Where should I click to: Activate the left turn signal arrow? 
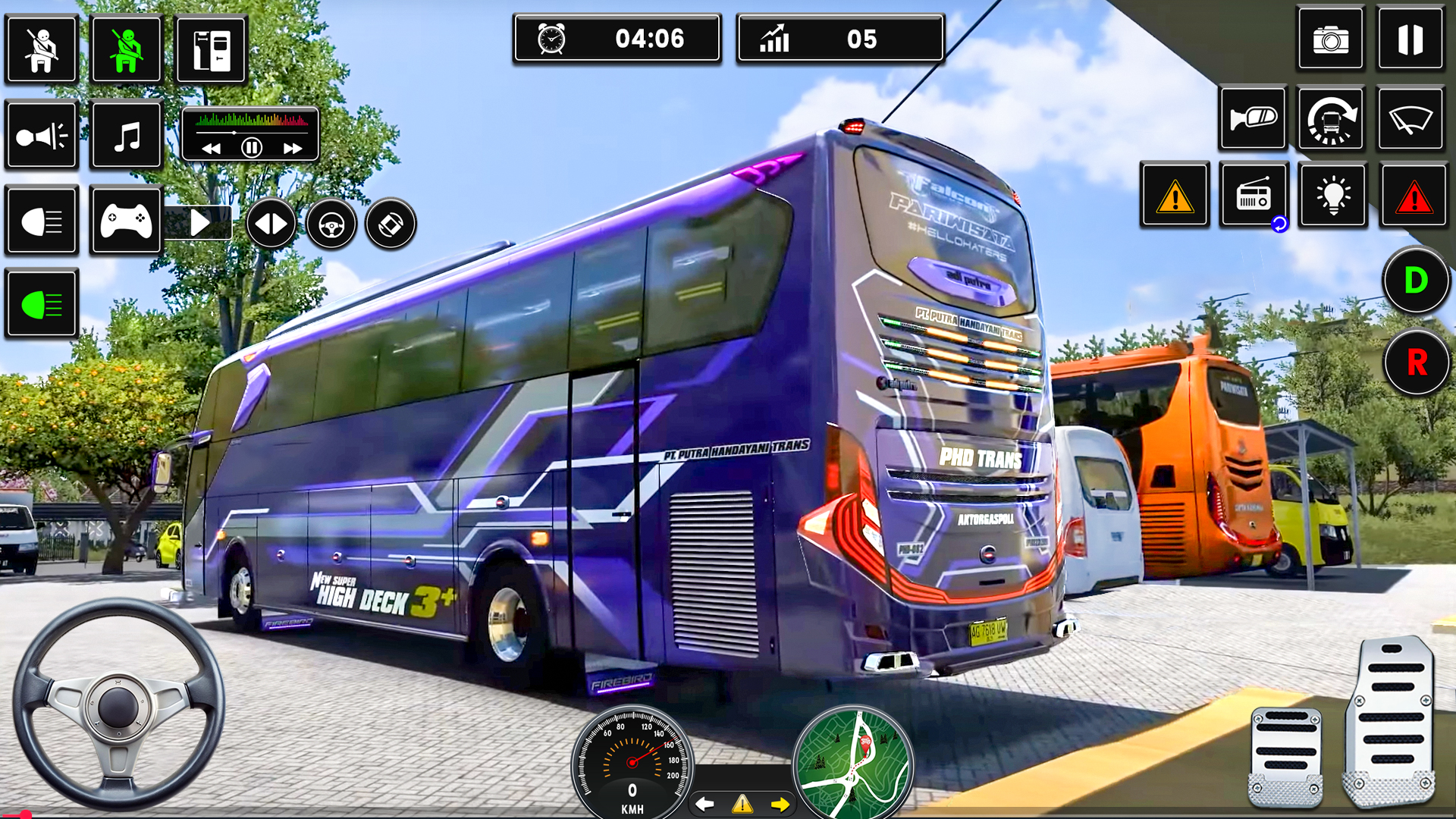pyautogui.click(x=705, y=804)
